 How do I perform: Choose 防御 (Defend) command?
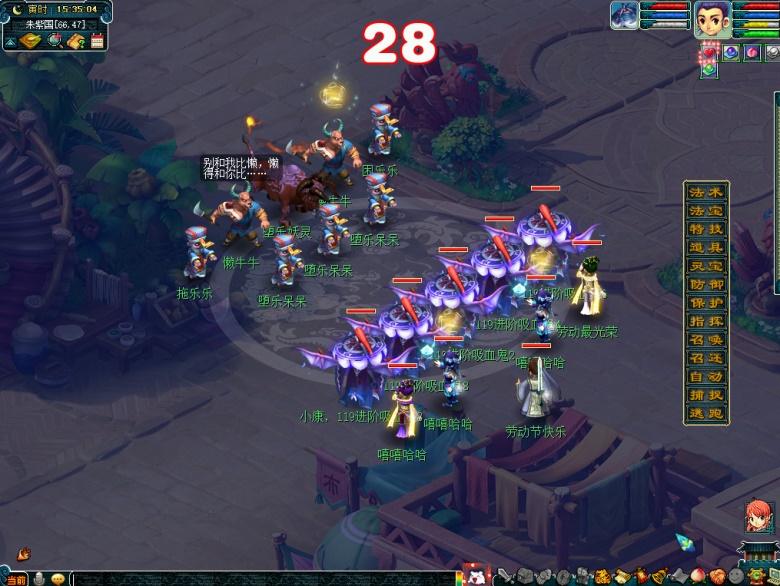point(705,285)
